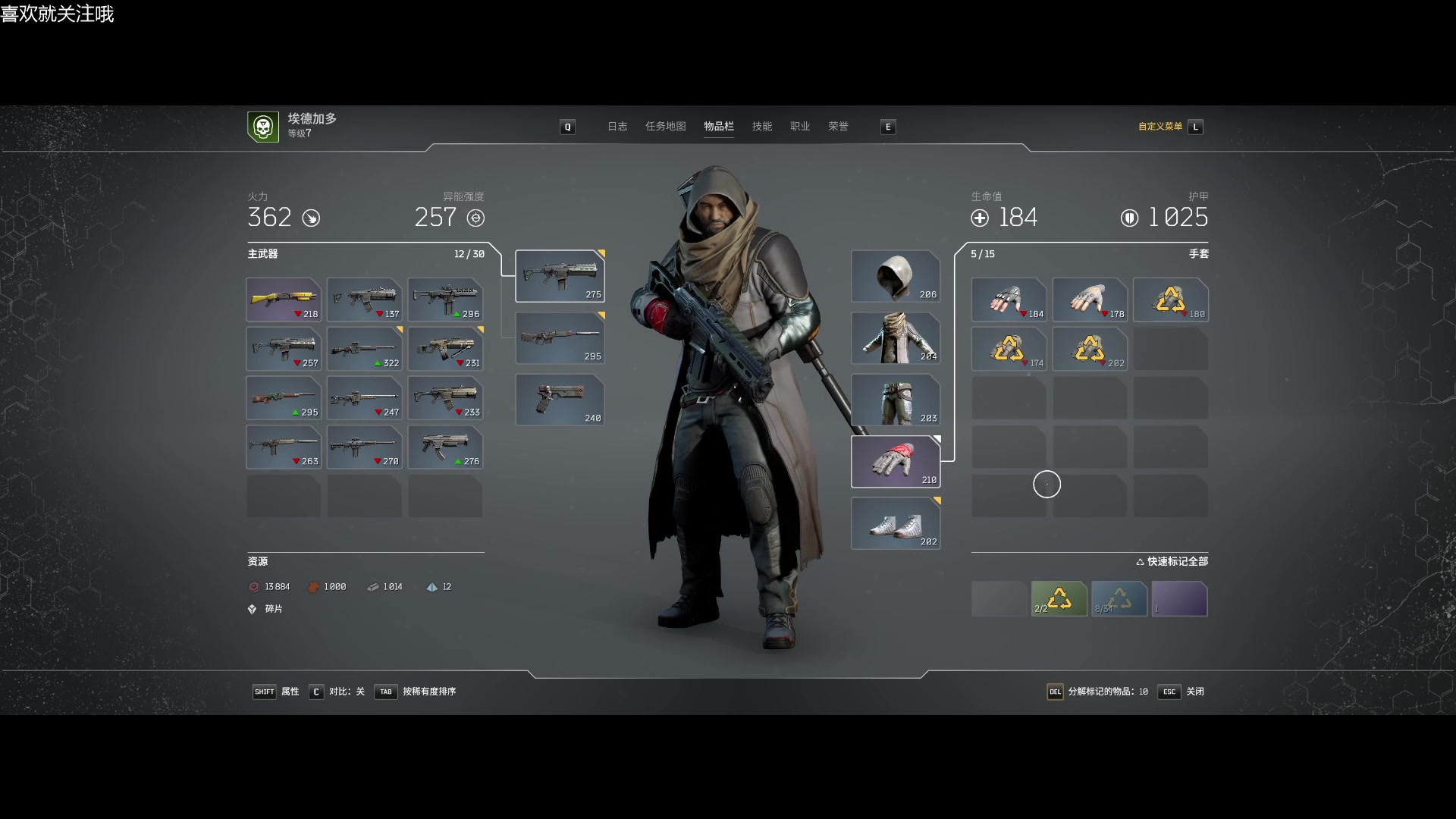Go to the 职业 tab
1456x819 pixels.
[800, 127]
